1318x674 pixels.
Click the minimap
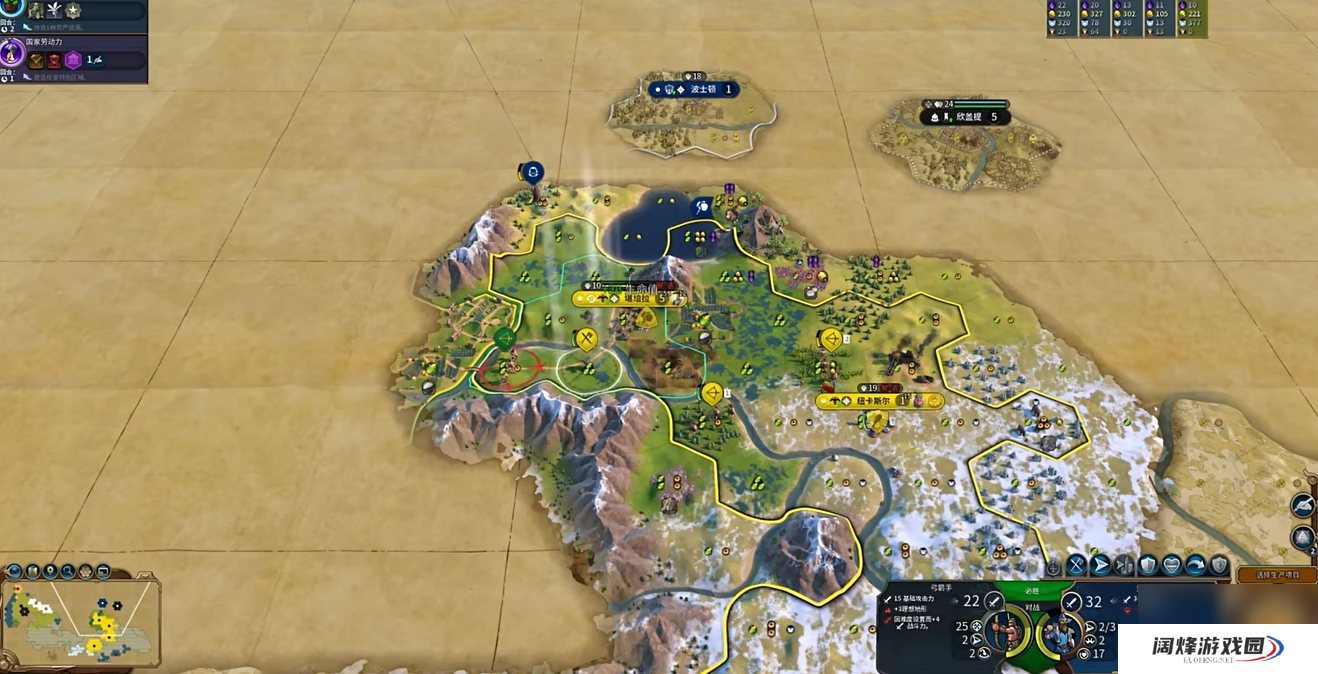pyautogui.click(x=80, y=625)
